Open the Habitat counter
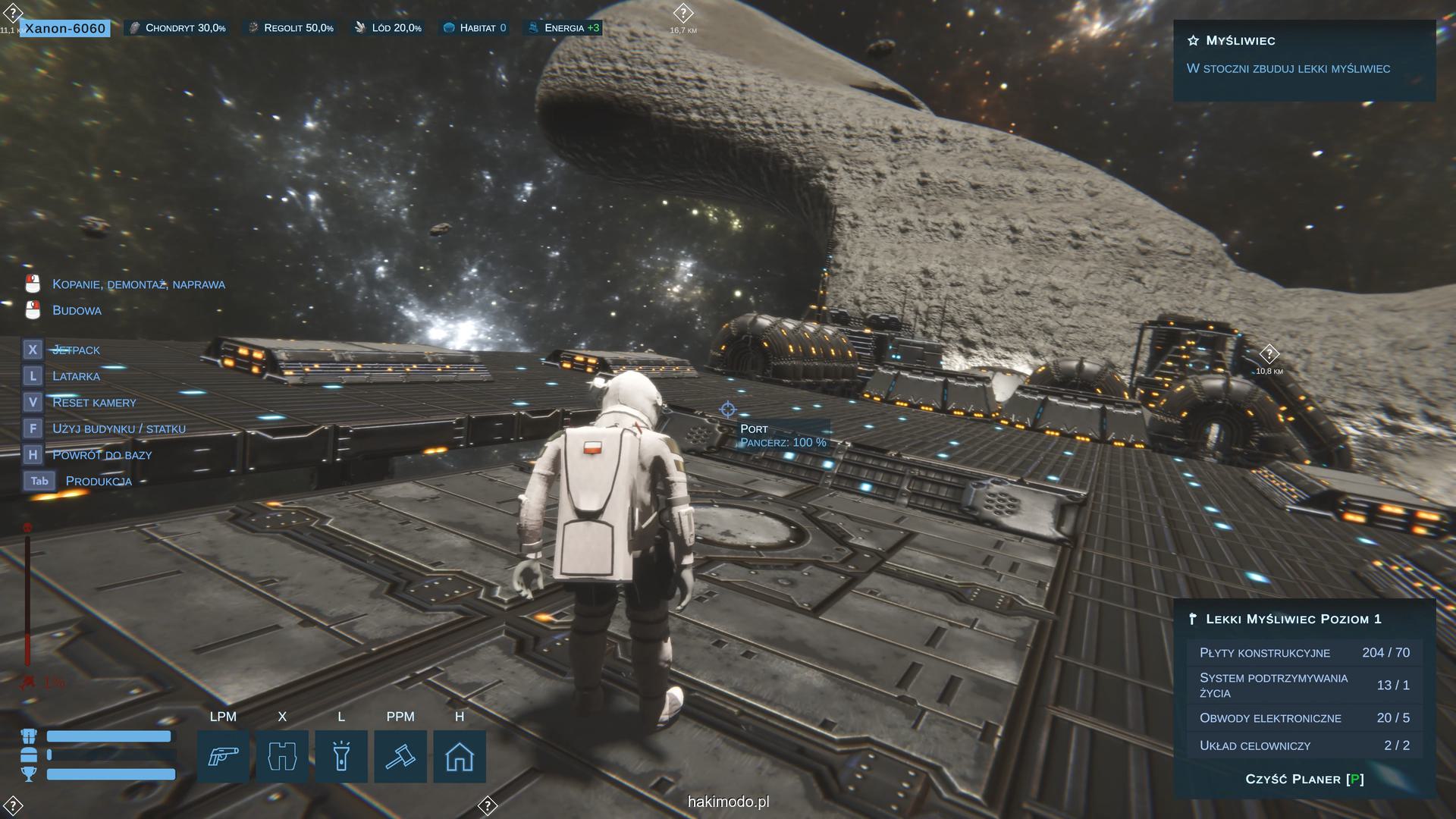The image size is (1456, 819). (475, 28)
